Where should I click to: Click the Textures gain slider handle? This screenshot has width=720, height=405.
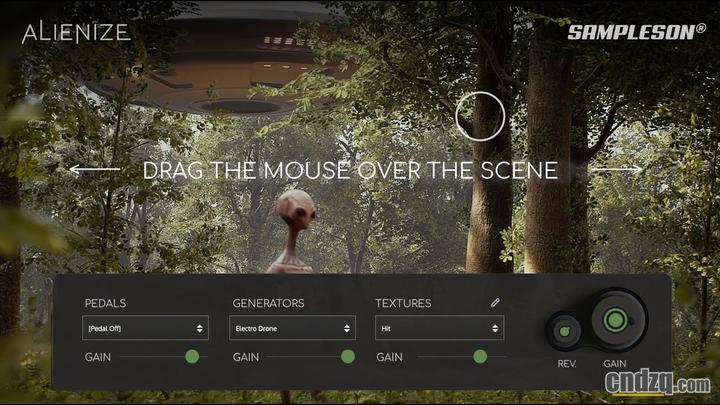tap(480, 357)
